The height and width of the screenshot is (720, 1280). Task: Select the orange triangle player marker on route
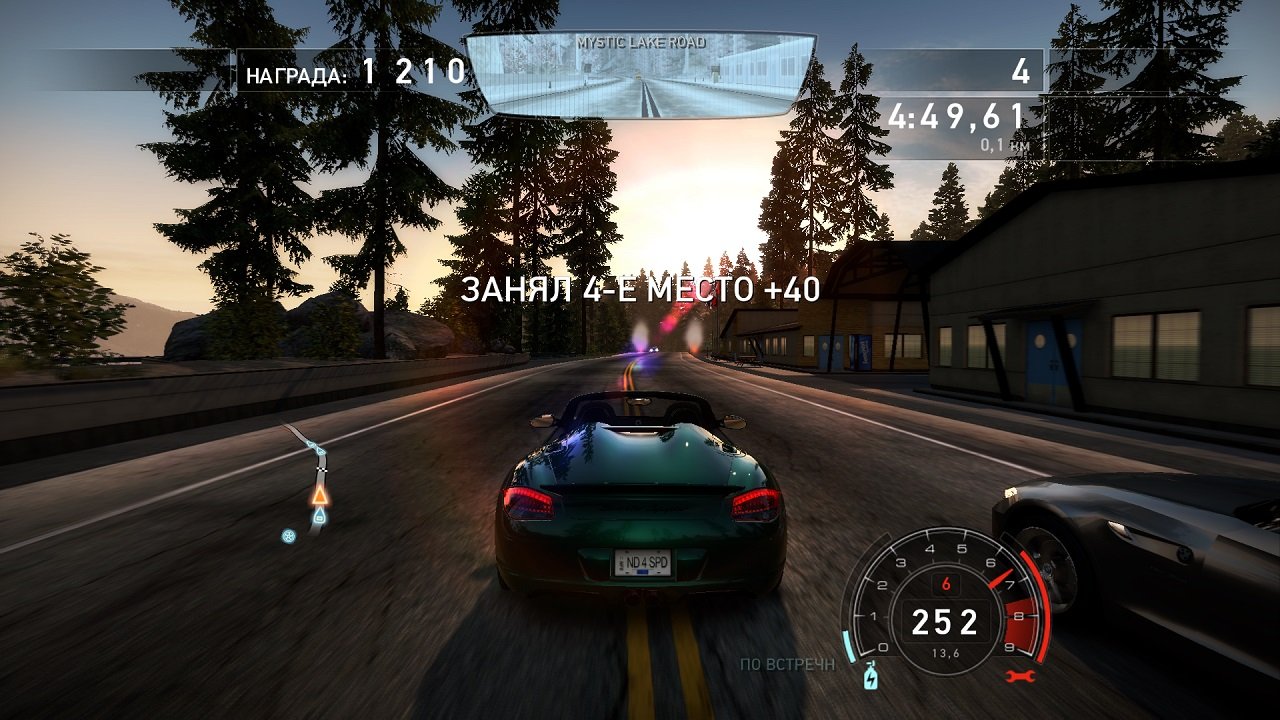(320, 496)
